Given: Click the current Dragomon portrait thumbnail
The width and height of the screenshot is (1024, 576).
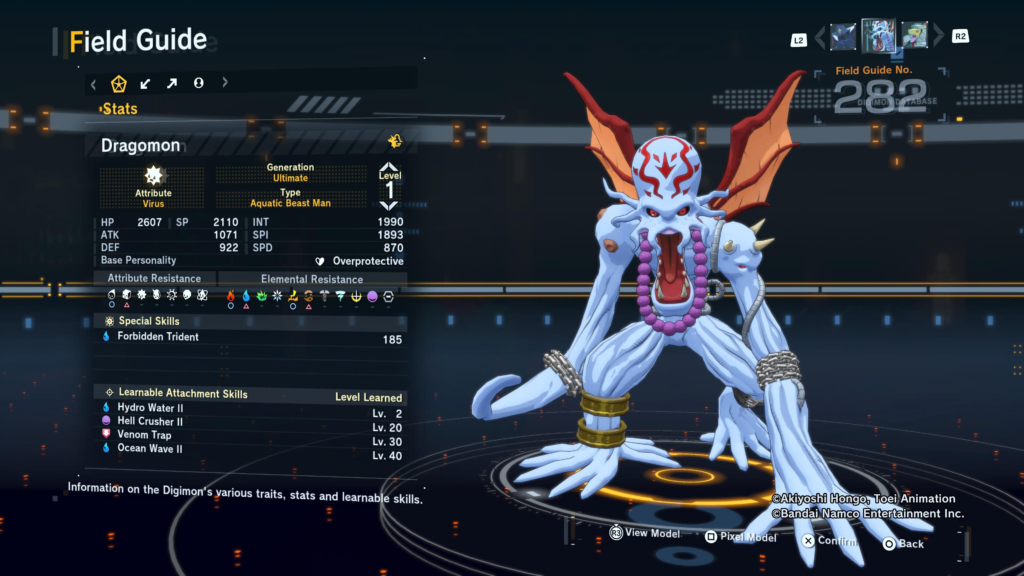Looking at the screenshot, I should [x=878, y=37].
